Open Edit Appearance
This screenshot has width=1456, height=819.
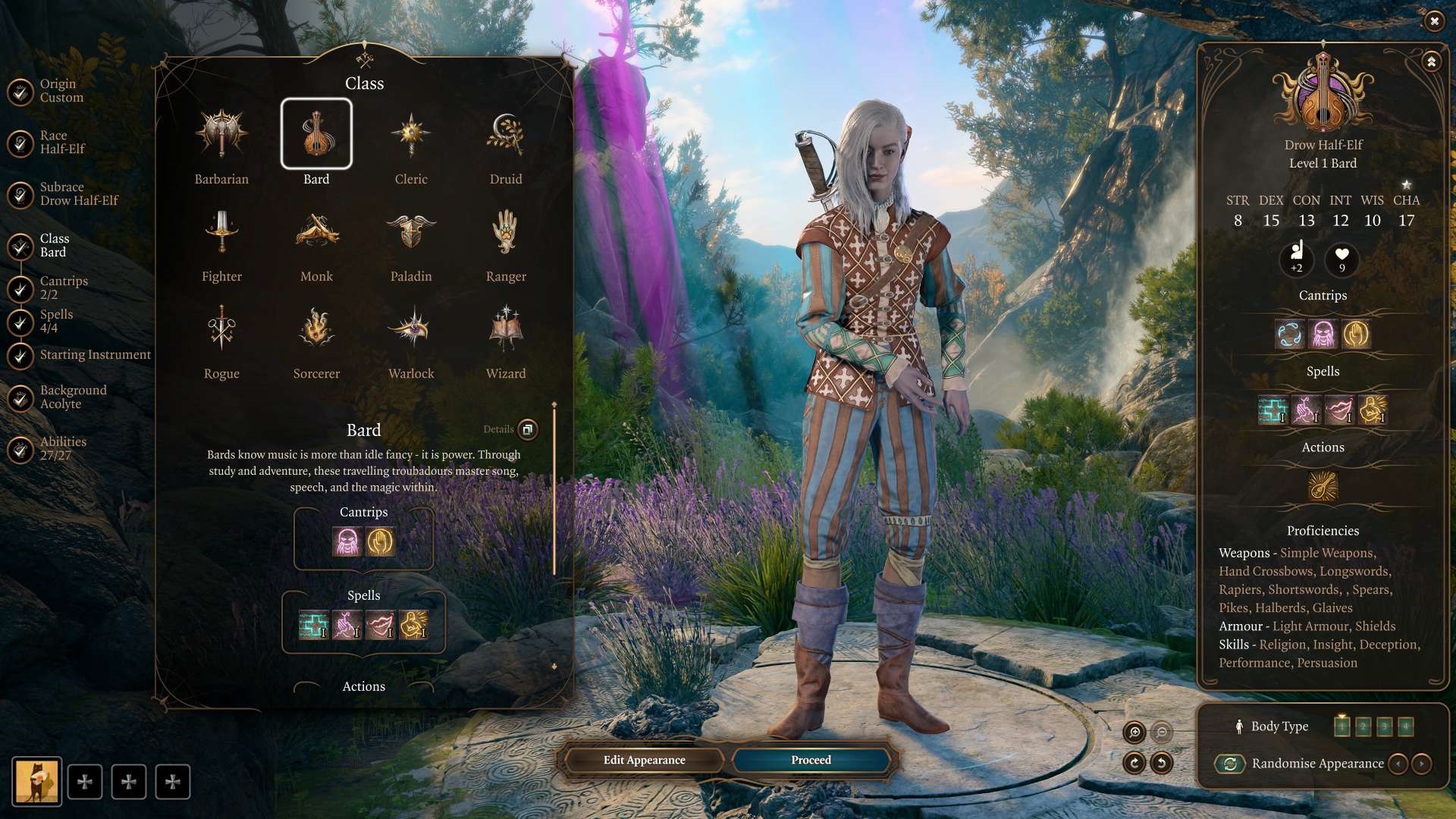tap(644, 760)
